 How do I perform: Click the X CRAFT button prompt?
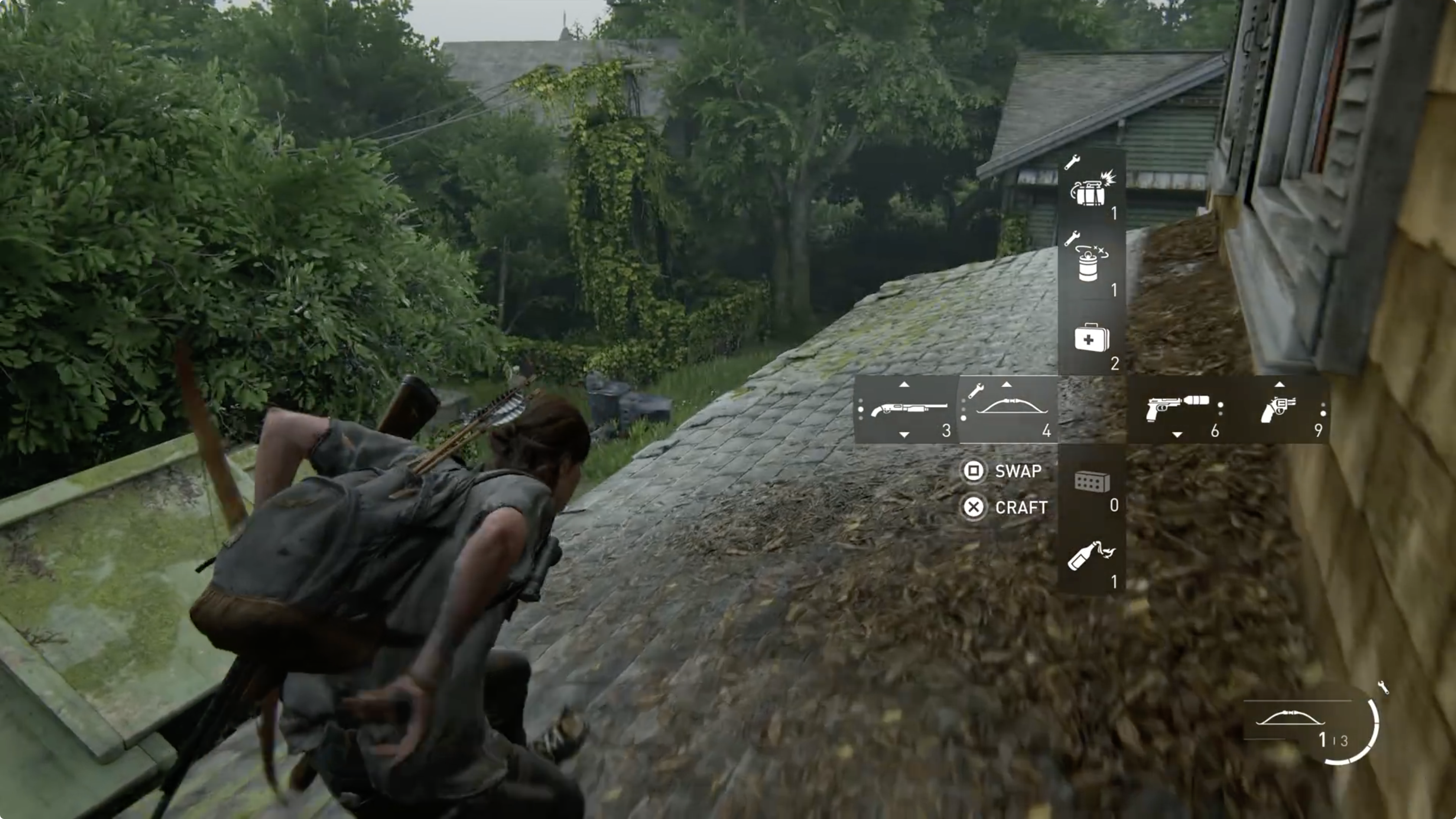pyautogui.click(x=974, y=507)
